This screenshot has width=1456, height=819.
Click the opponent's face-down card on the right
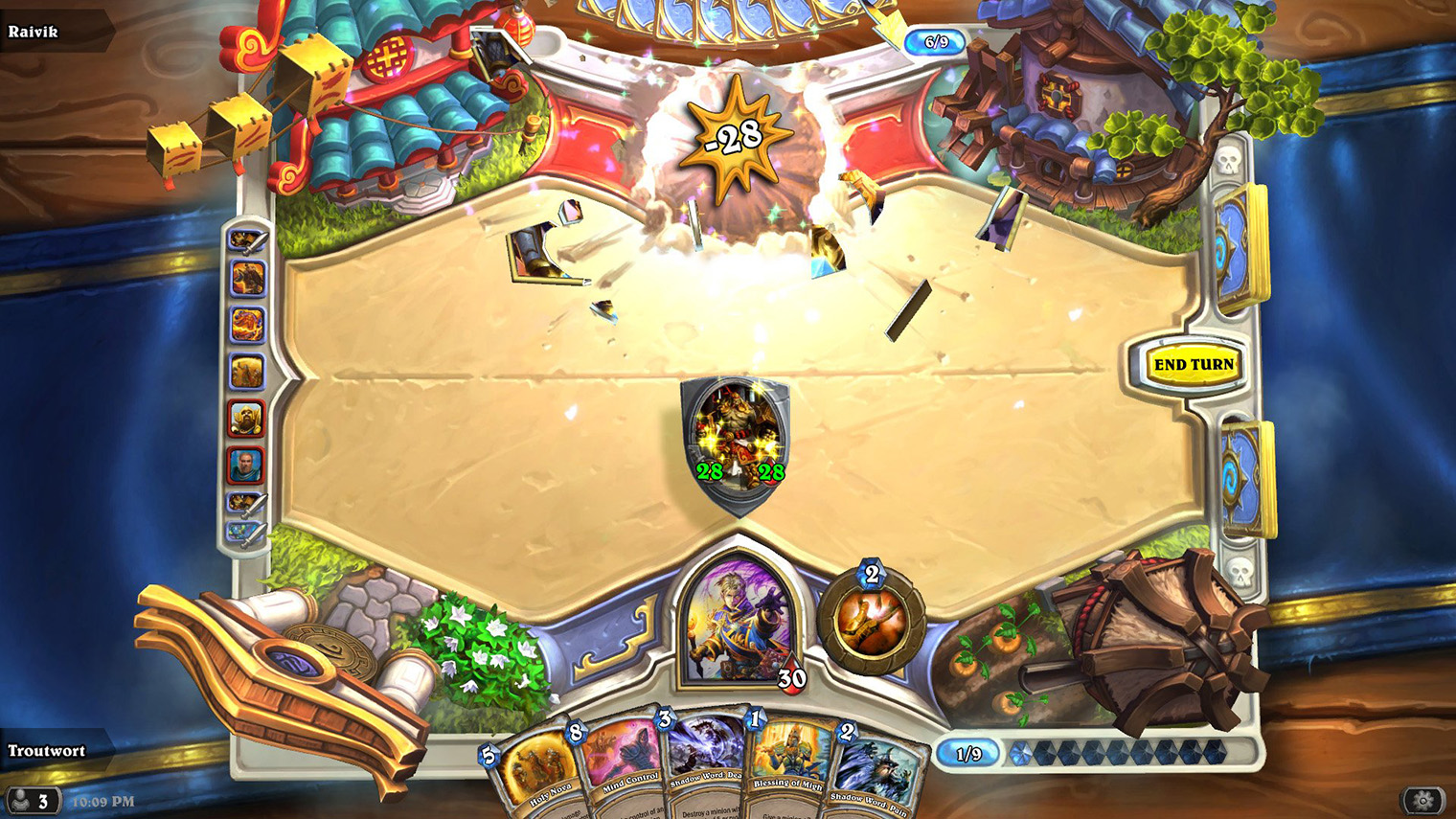point(1238,239)
